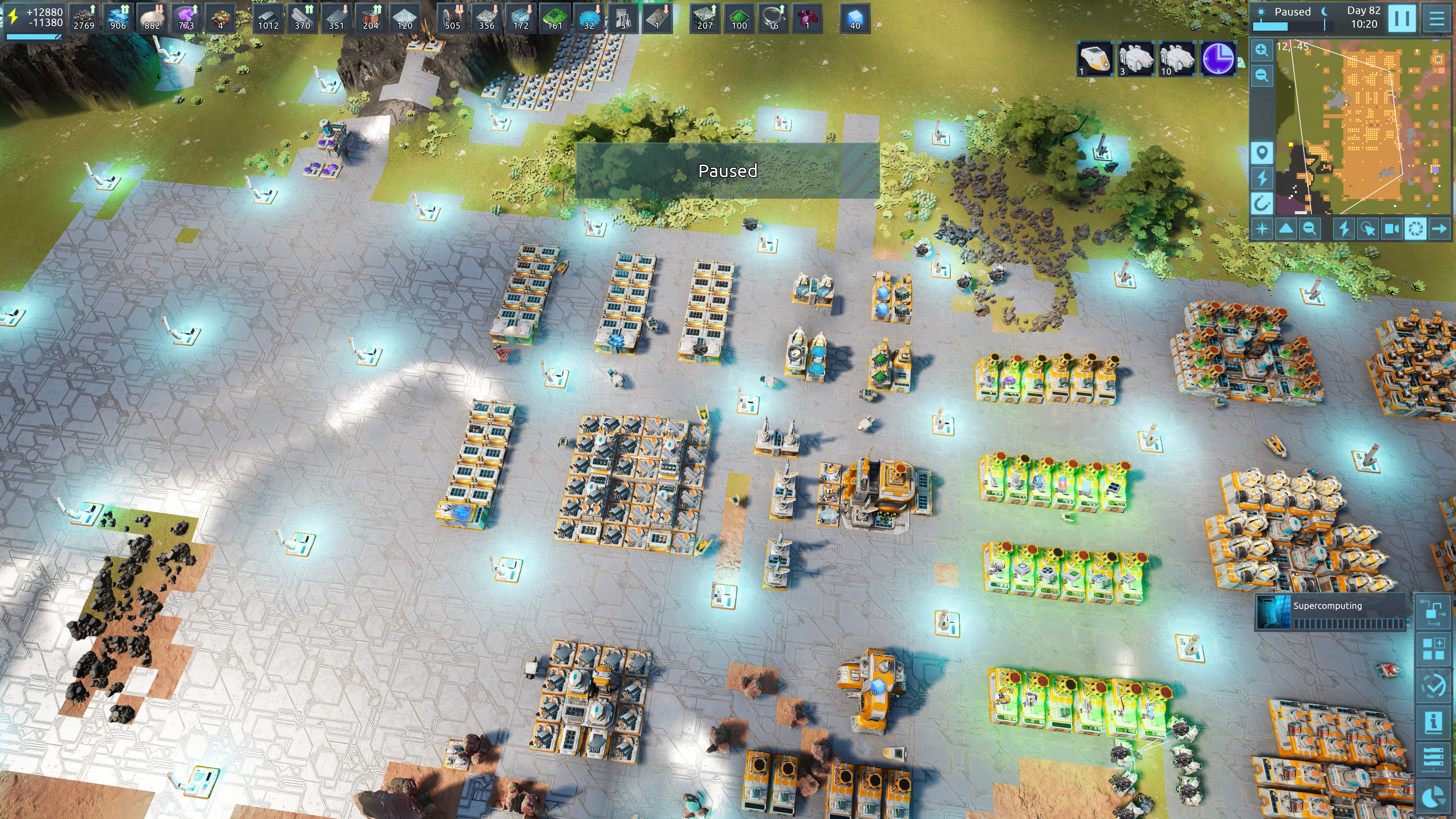
Task: Click the right arrow button under minimap
Action: point(1440,229)
